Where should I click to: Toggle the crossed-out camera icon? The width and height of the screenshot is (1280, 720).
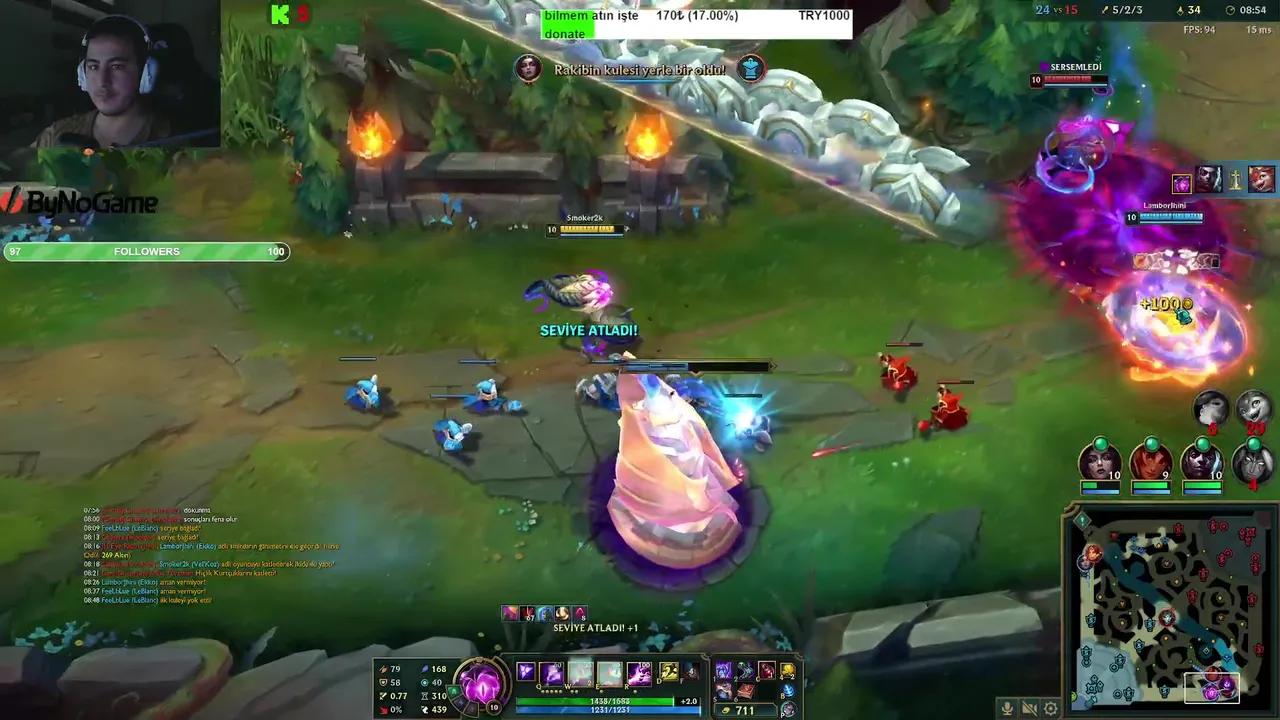(x=1029, y=708)
